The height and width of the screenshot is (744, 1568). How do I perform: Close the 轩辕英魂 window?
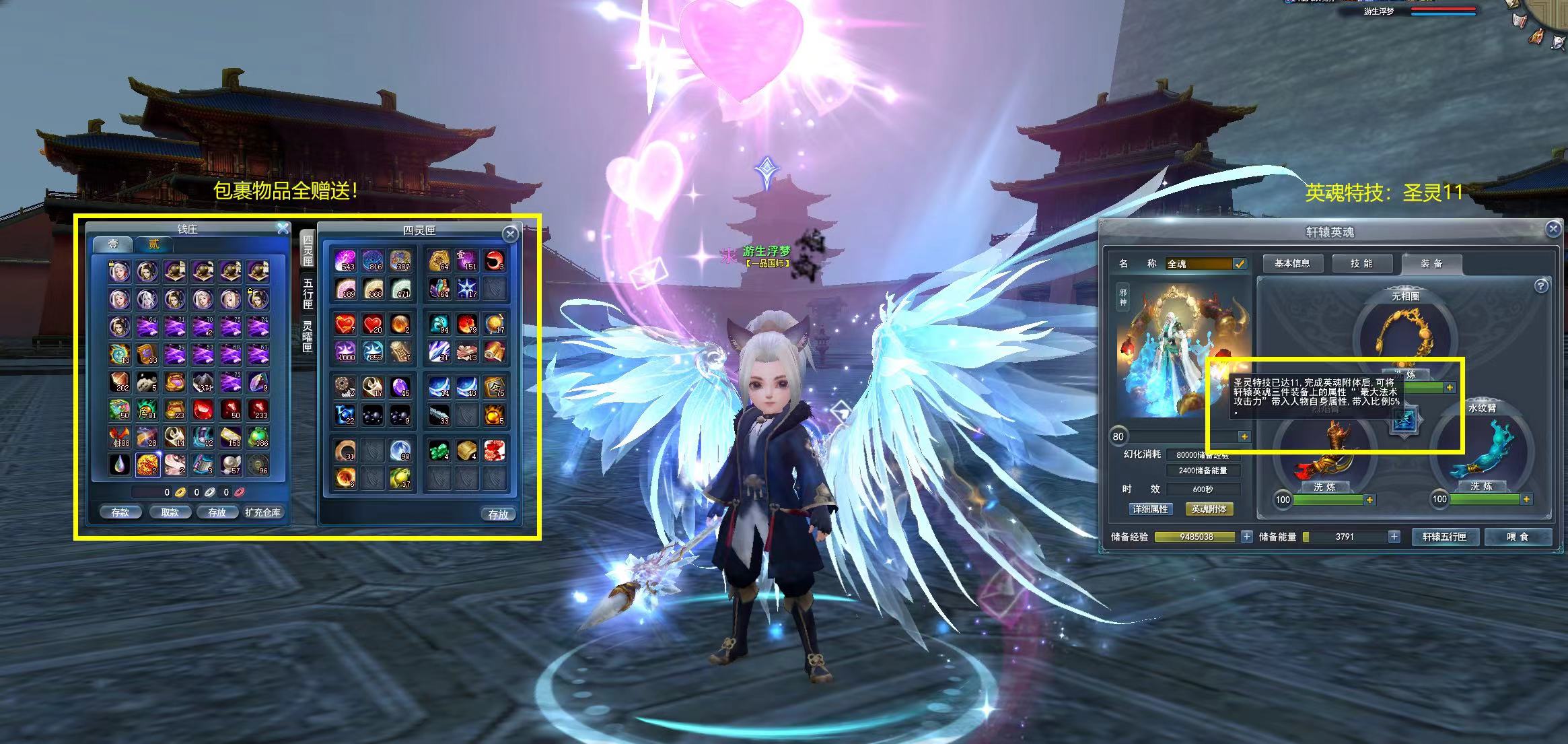pos(1553,229)
